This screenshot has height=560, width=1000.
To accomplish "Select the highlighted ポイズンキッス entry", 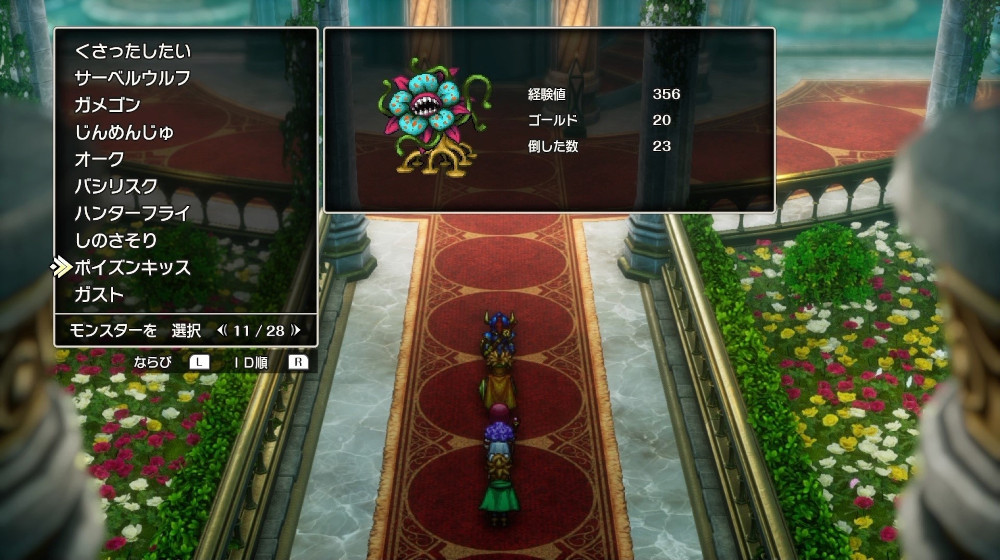I will [132, 268].
